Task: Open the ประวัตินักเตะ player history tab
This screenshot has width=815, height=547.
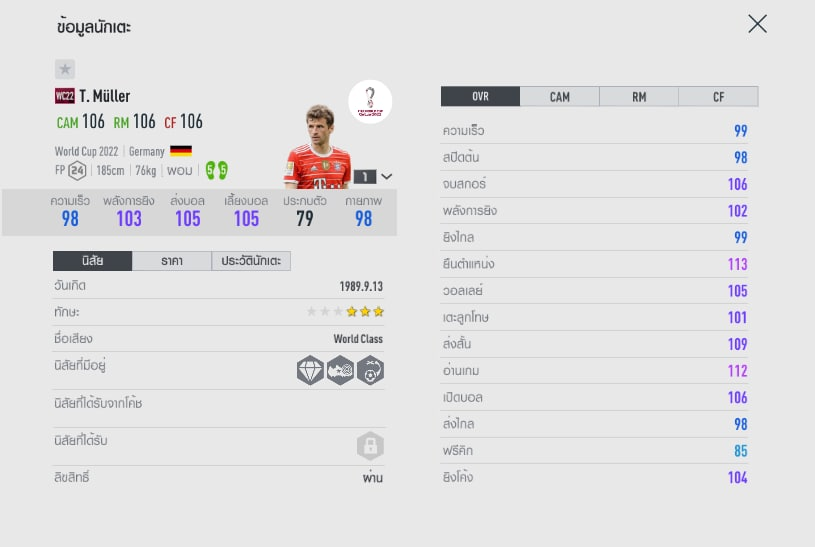Action: click(251, 261)
